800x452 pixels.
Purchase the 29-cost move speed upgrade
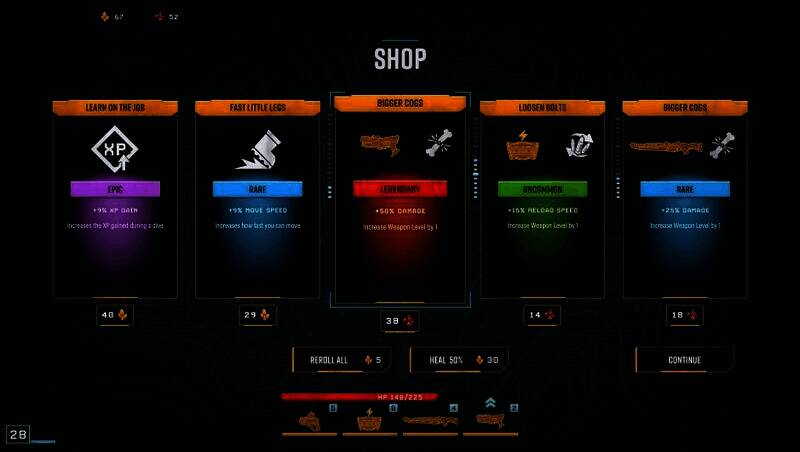[257, 315]
